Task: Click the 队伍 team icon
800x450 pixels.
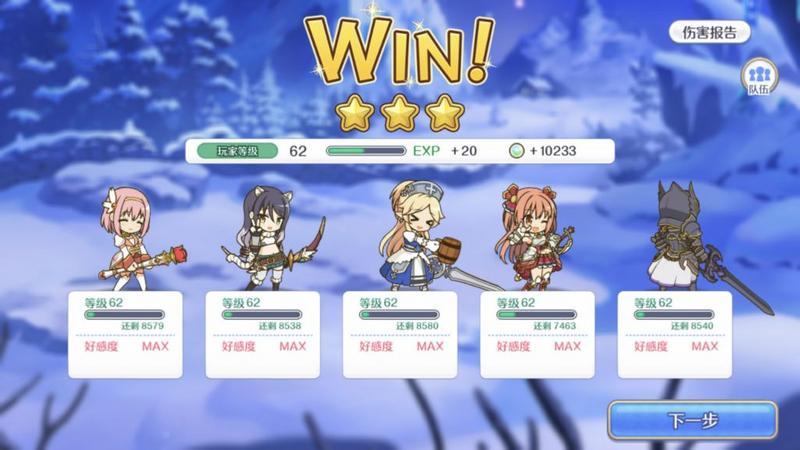Action: (x=758, y=77)
